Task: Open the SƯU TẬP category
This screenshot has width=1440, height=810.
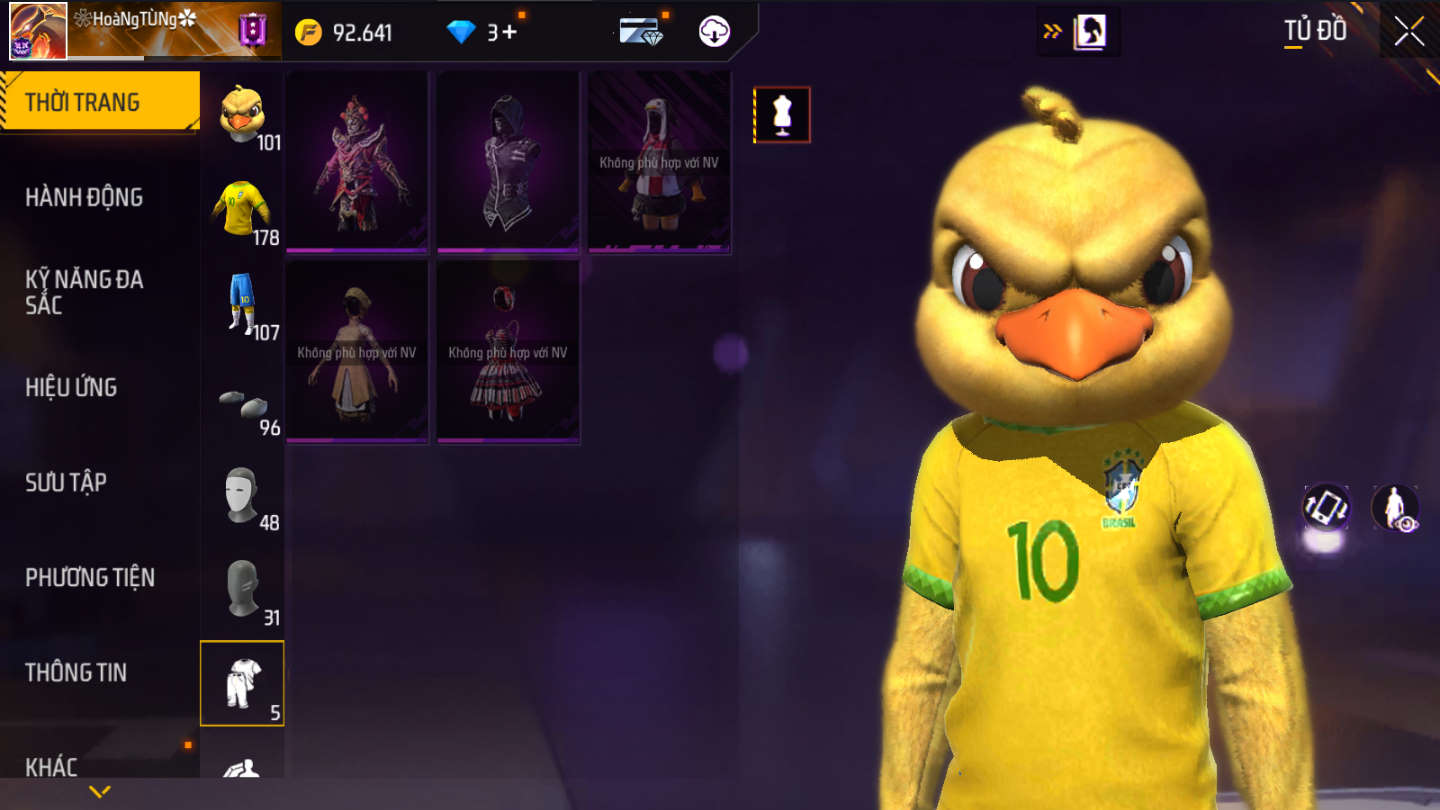Action: [66, 482]
